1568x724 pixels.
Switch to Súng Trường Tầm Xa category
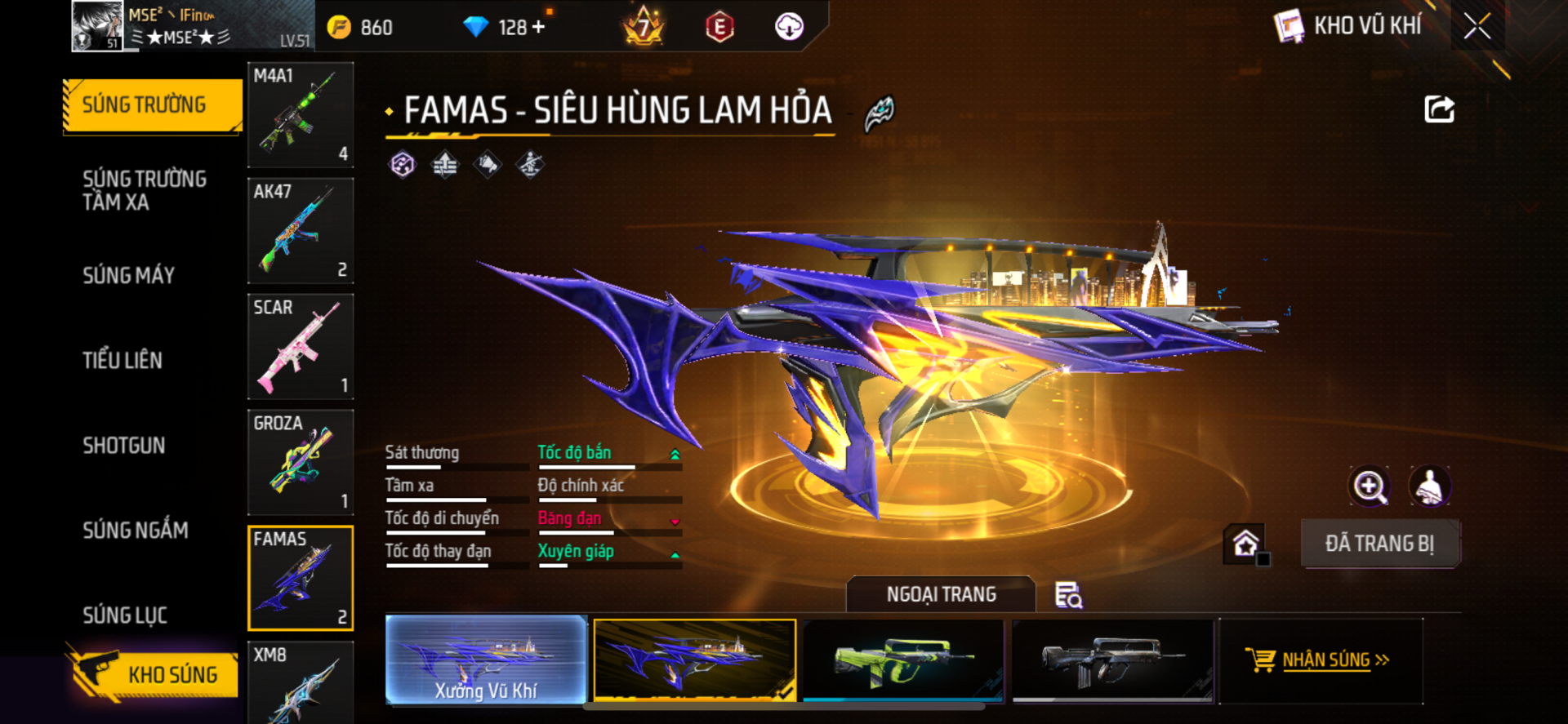[x=145, y=190]
